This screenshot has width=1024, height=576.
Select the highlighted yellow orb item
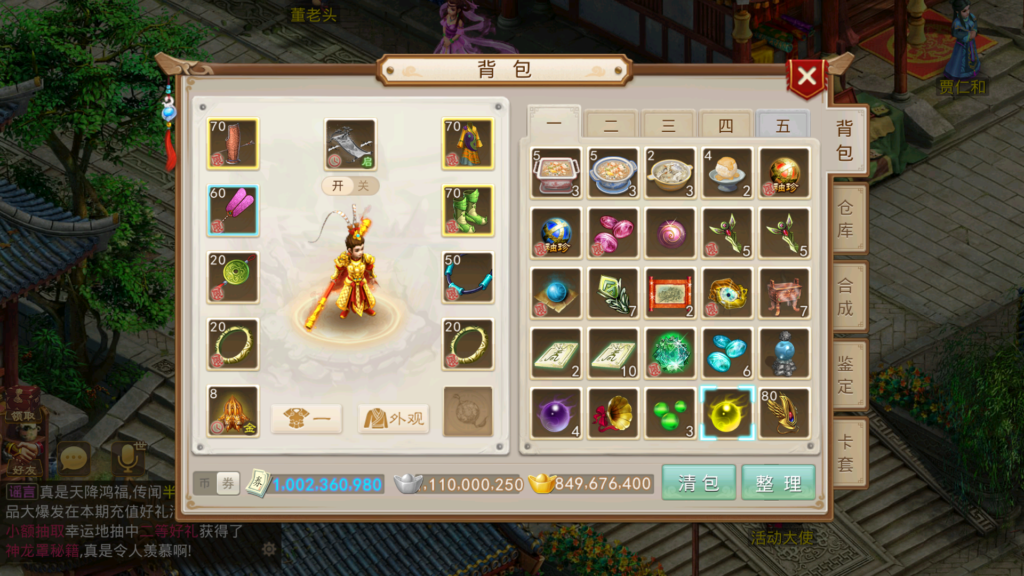[x=727, y=413]
